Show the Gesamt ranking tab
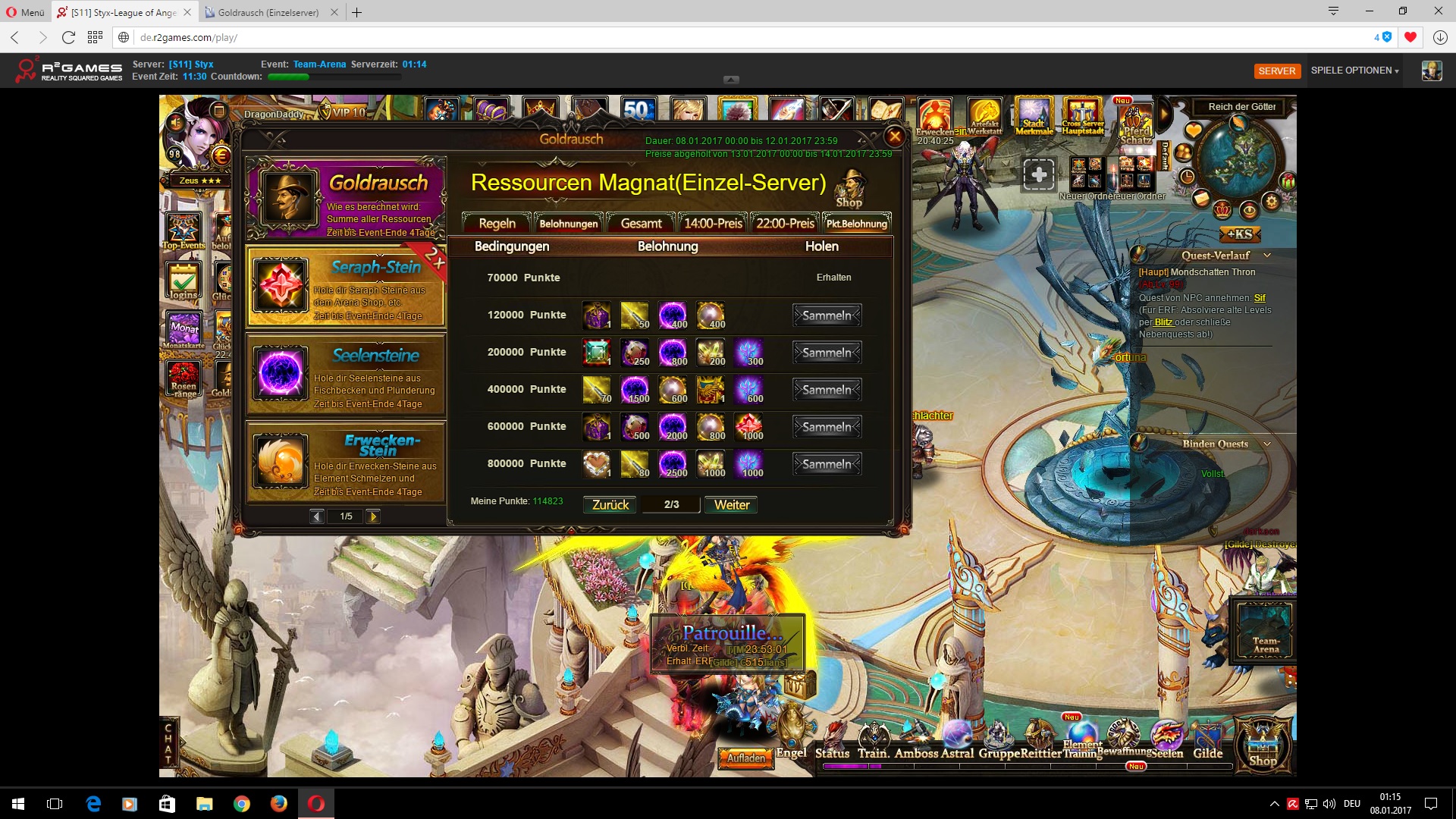The image size is (1456, 819). tap(641, 224)
